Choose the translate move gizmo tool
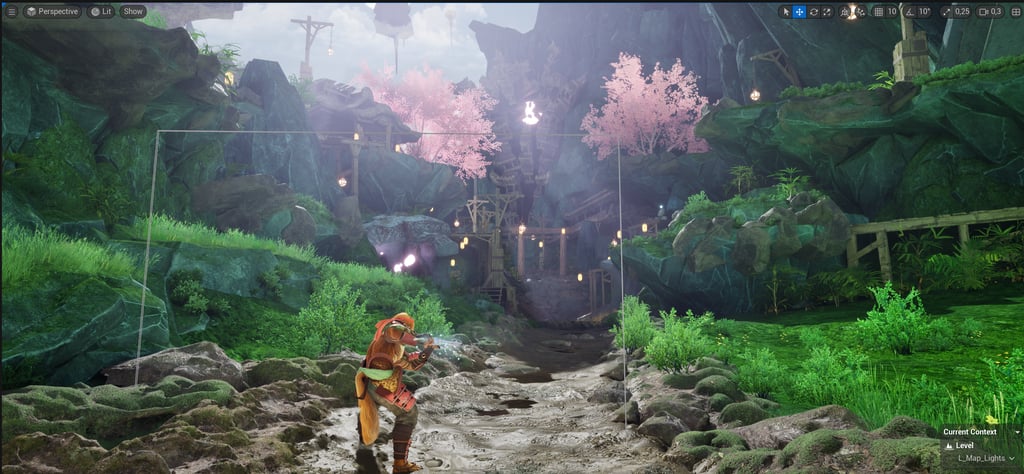This screenshot has height=474, width=1024. pyautogui.click(x=799, y=12)
